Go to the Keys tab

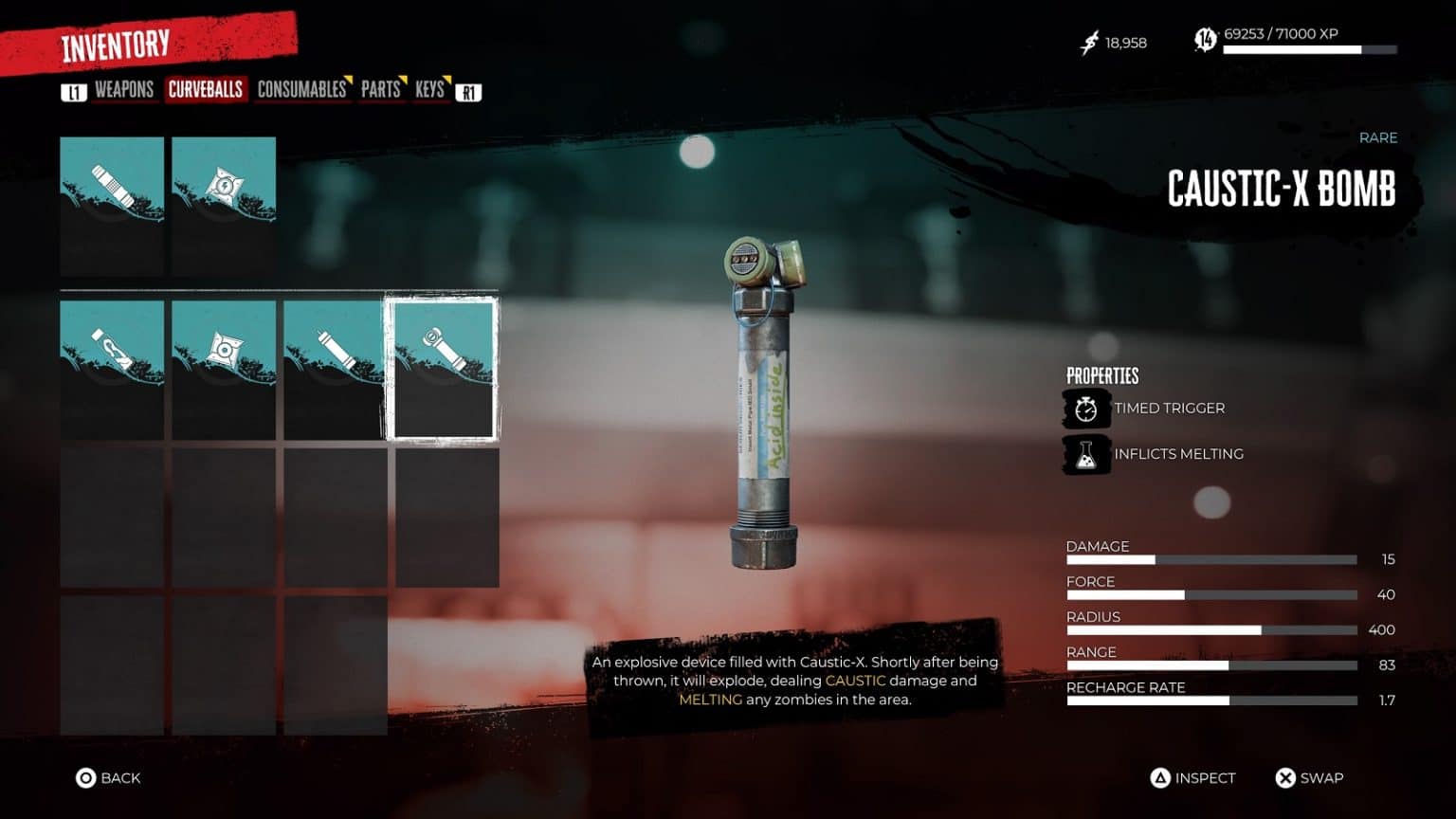tap(429, 90)
